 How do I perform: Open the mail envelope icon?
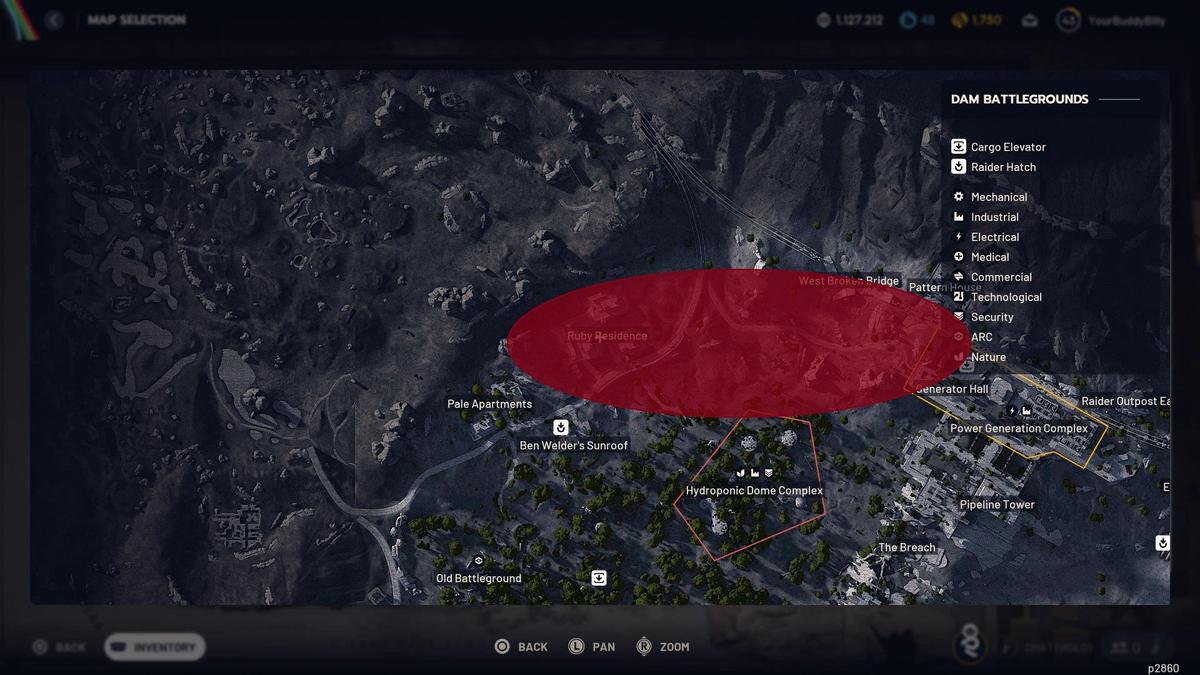1030,20
